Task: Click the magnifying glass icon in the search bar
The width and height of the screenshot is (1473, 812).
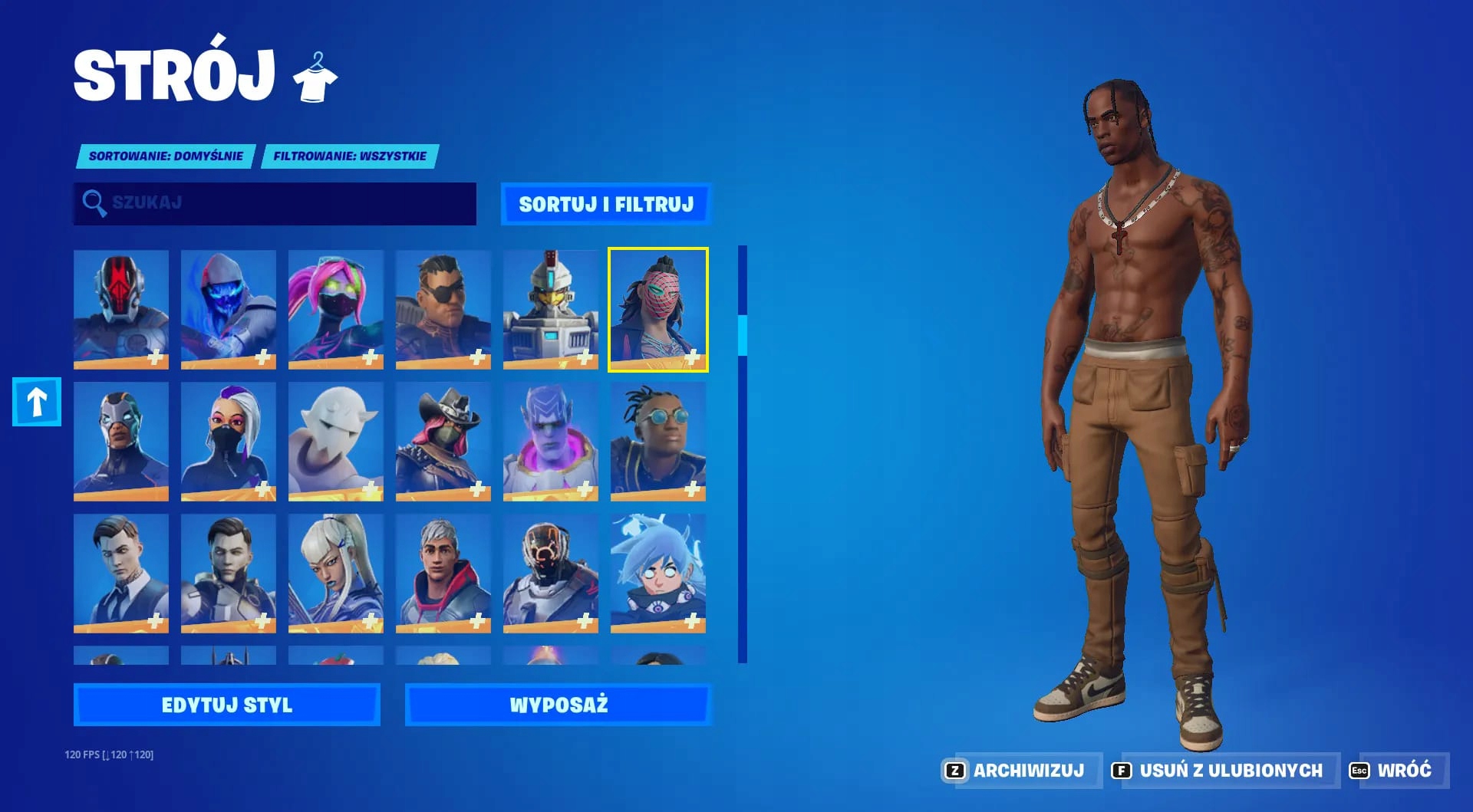Action: [x=94, y=203]
